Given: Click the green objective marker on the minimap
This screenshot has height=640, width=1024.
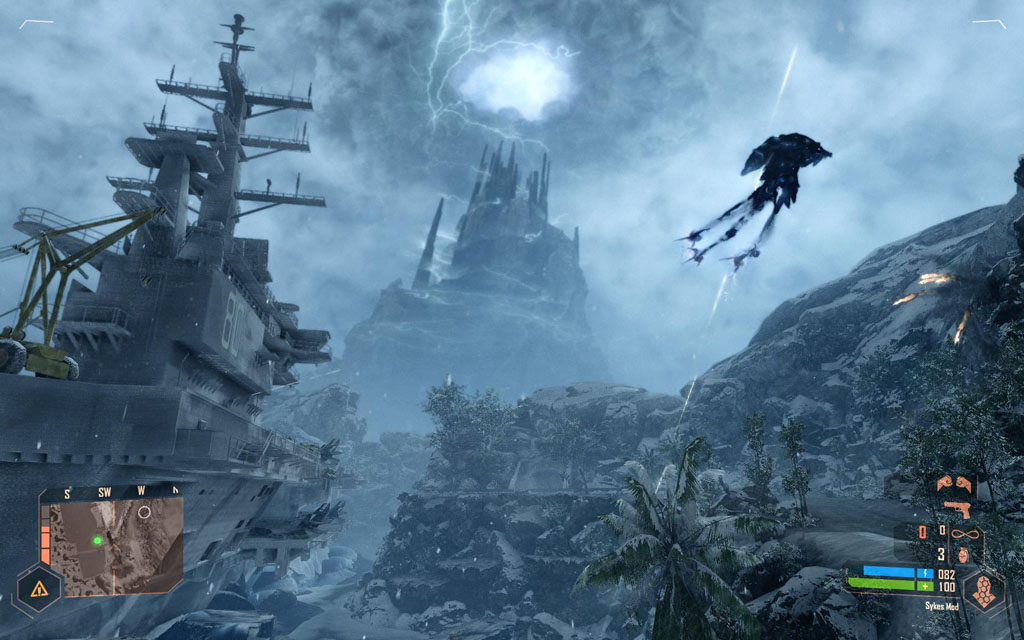Looking at the screenshot, I should (98, 540).
